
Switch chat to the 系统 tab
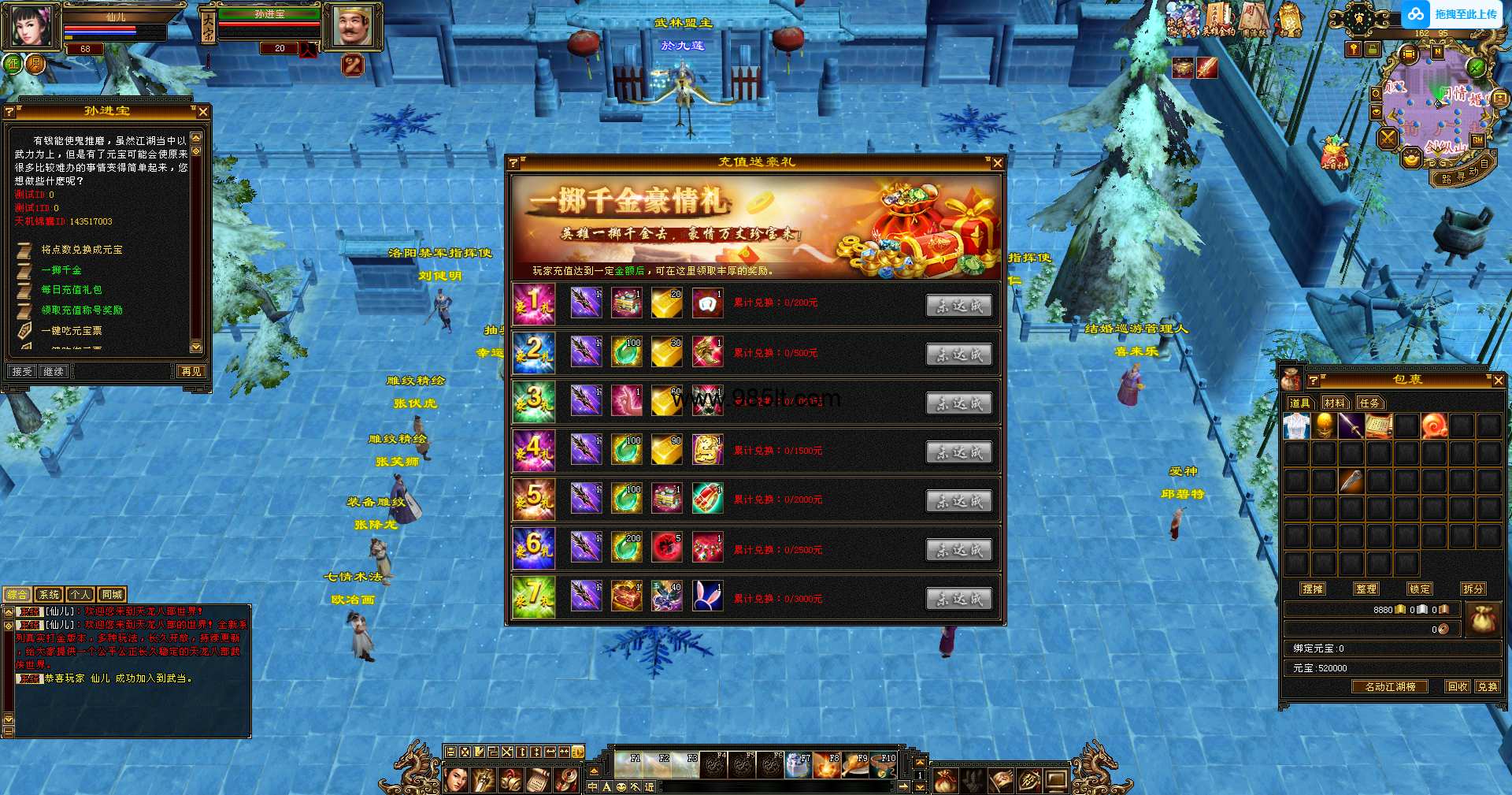(x=49, y=595)
